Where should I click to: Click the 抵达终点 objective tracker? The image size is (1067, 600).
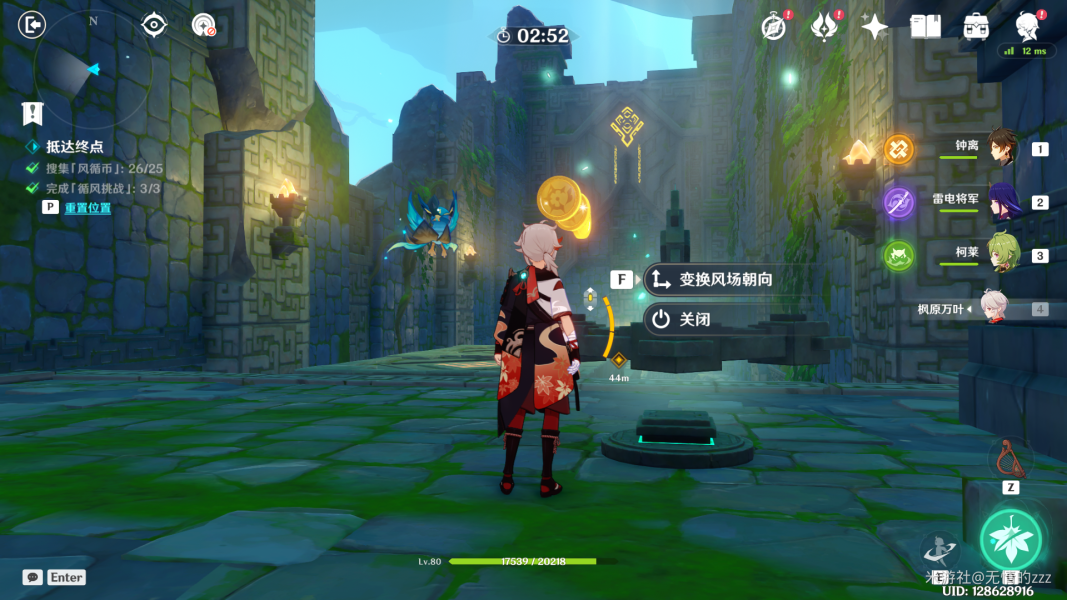coord(74,147)
